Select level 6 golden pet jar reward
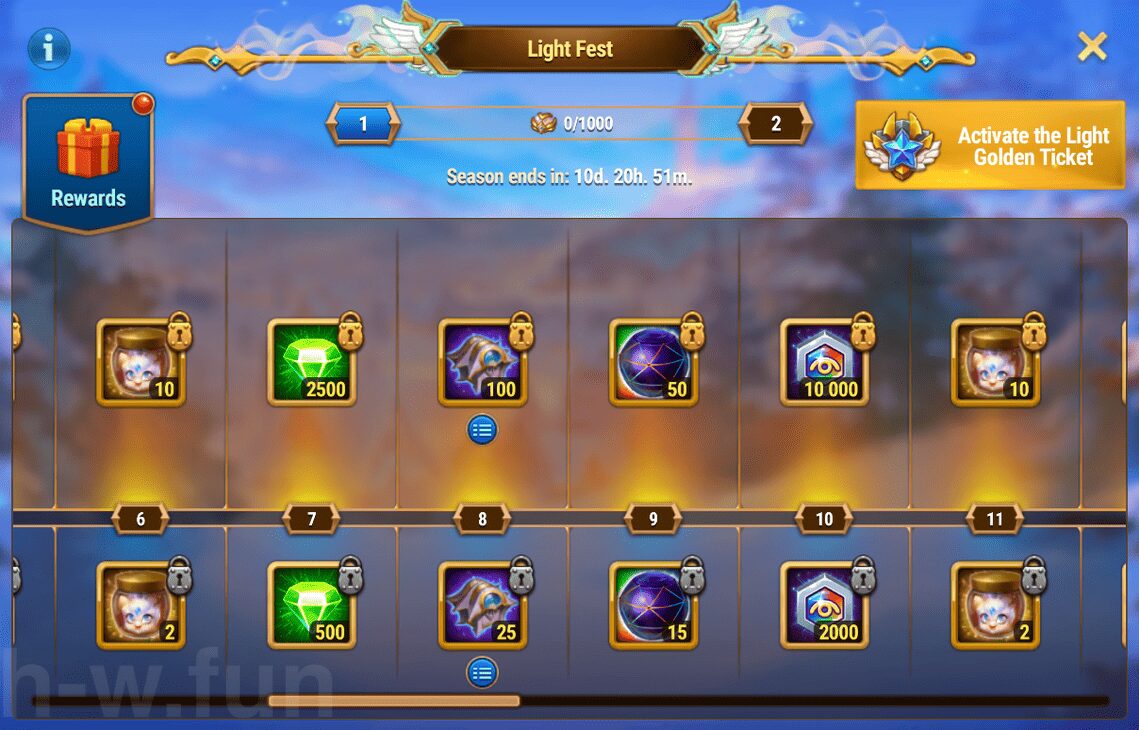 (141, 362)
